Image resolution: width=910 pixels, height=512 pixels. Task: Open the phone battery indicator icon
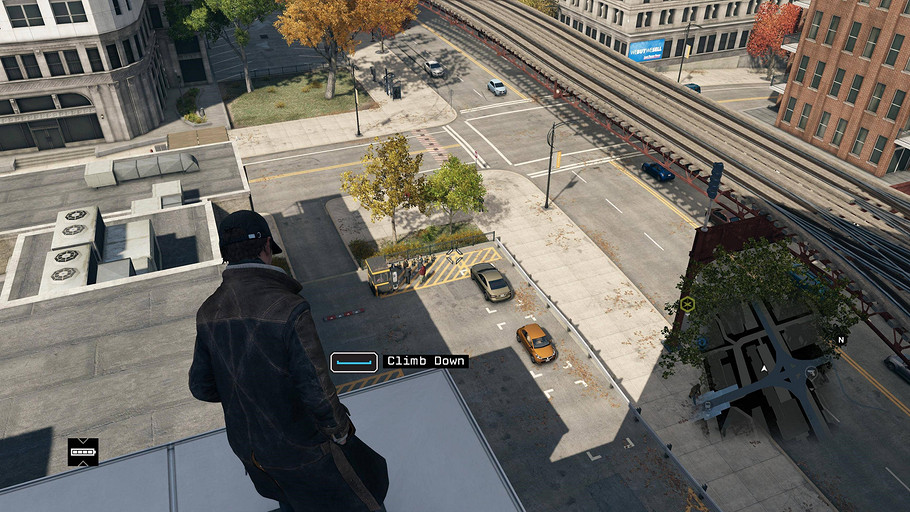pyautogui.click(x=83, y=452)
